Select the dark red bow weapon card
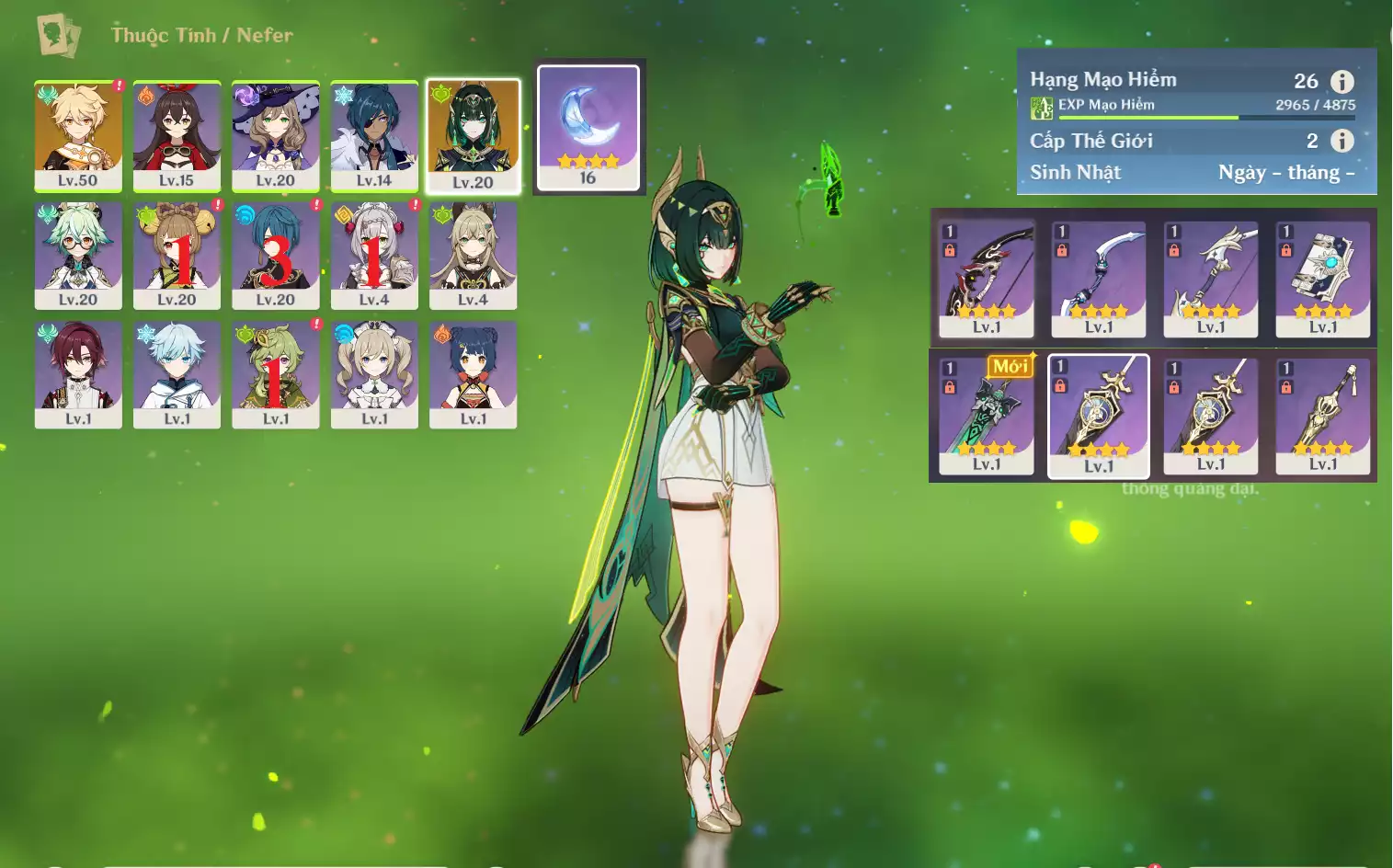The image size is (1393, 868). (987, 279)
